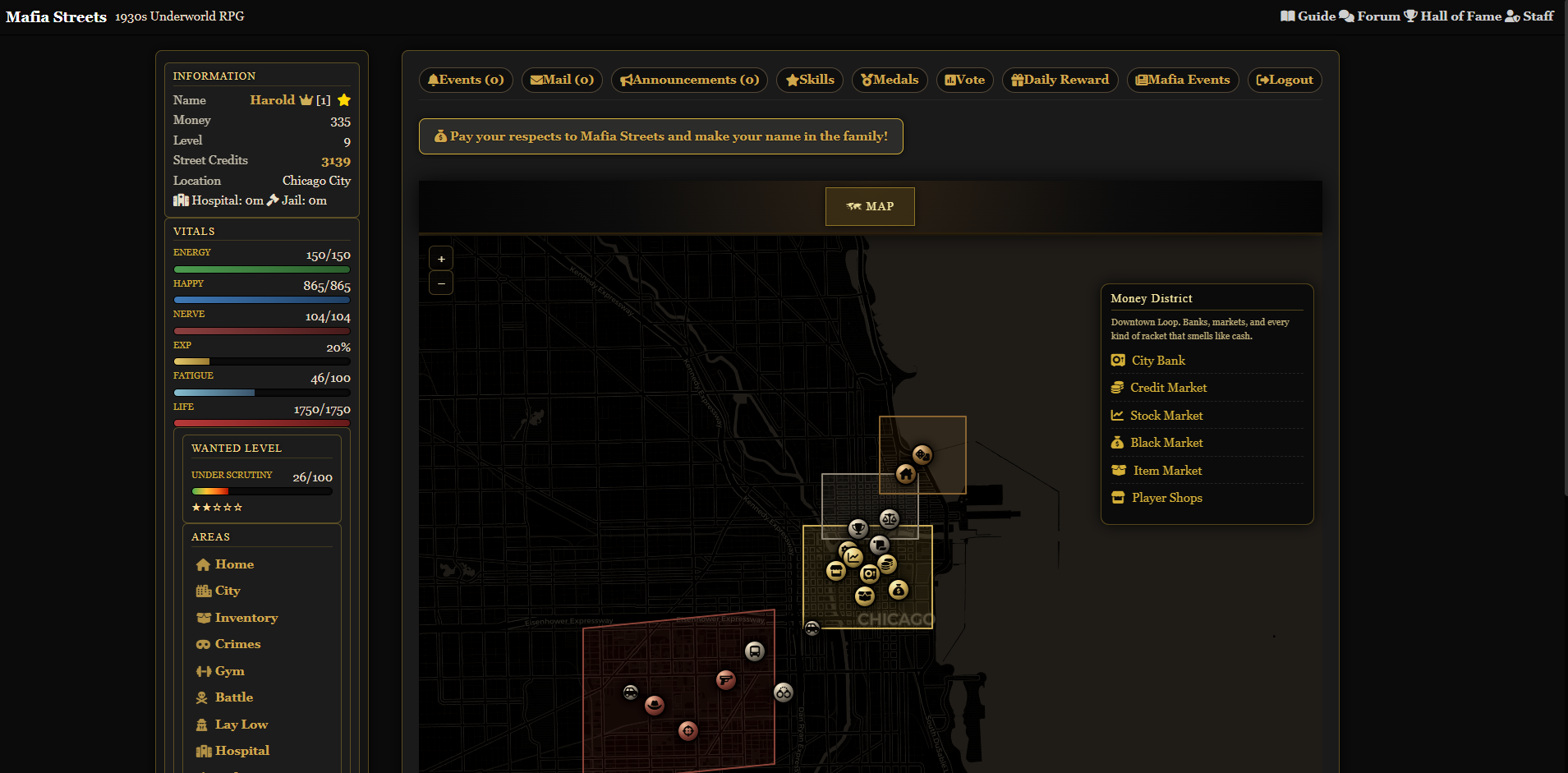Click the pay your respects banner
The image size is (1568, 773).
coord(660,136)
